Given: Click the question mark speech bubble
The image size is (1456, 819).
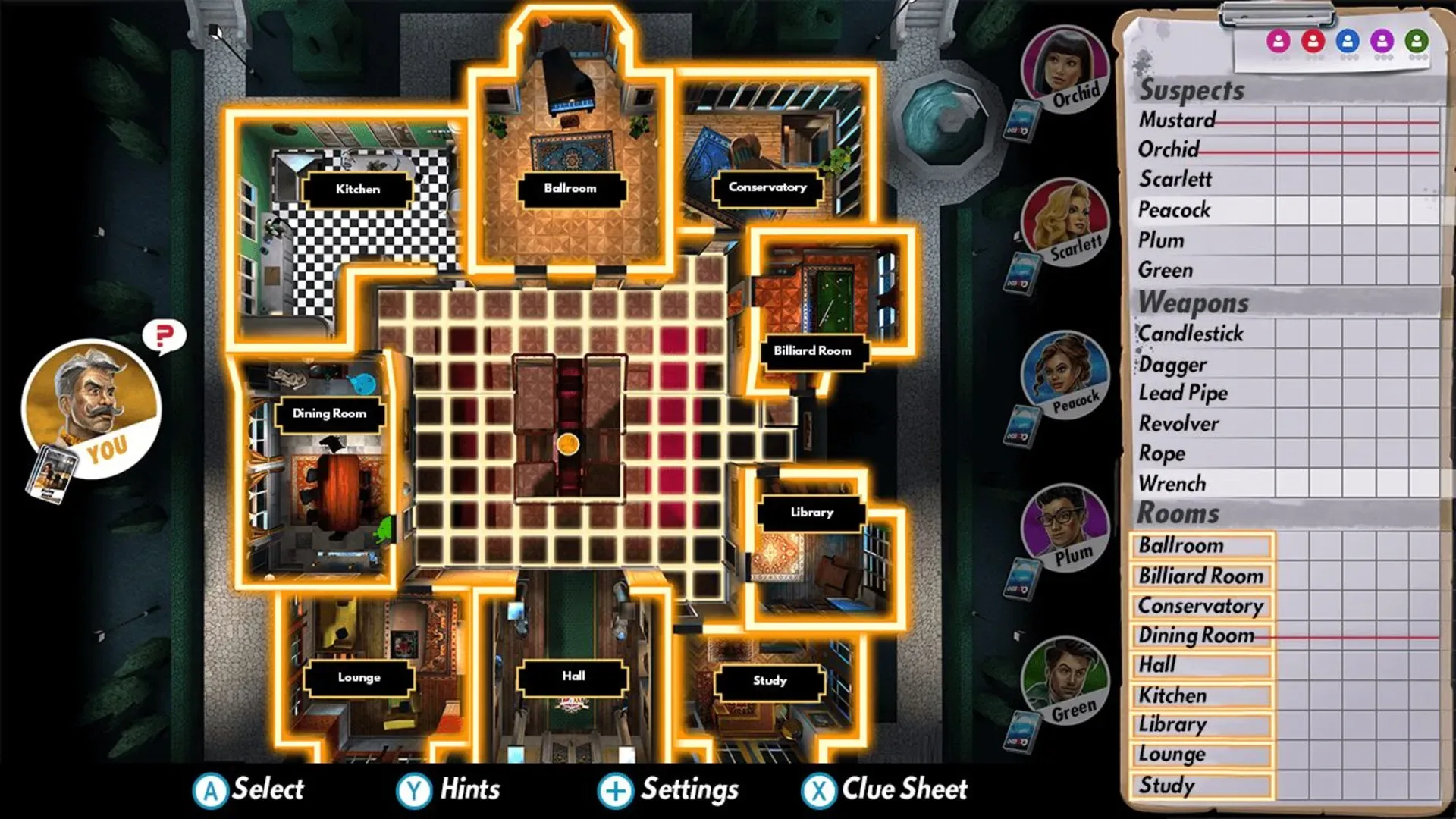Looking at the screenshot, I should 164,335.
